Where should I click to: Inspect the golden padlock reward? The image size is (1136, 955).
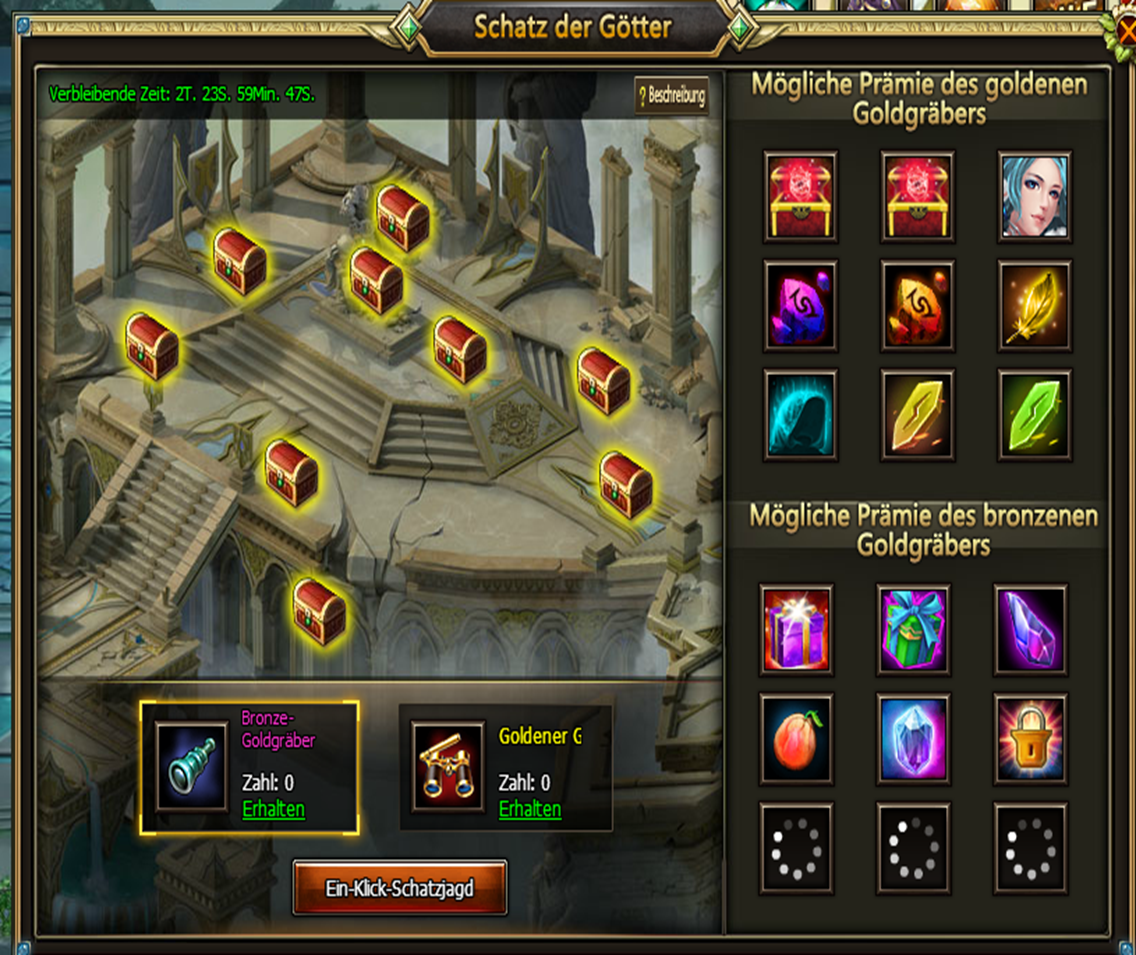click(x=1031, y=739)
